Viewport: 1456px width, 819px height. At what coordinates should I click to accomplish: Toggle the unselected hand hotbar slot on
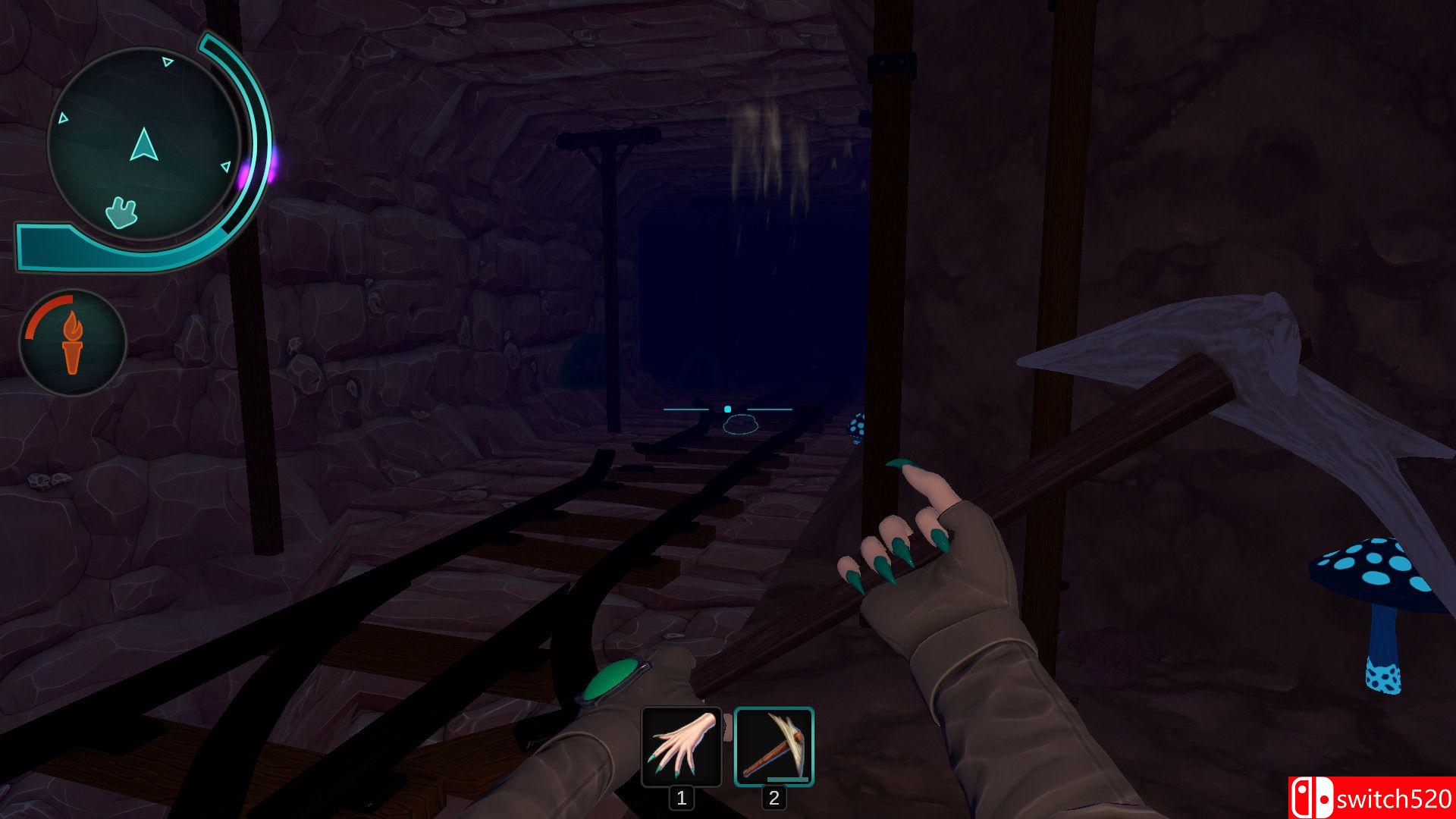coord(680,747)
